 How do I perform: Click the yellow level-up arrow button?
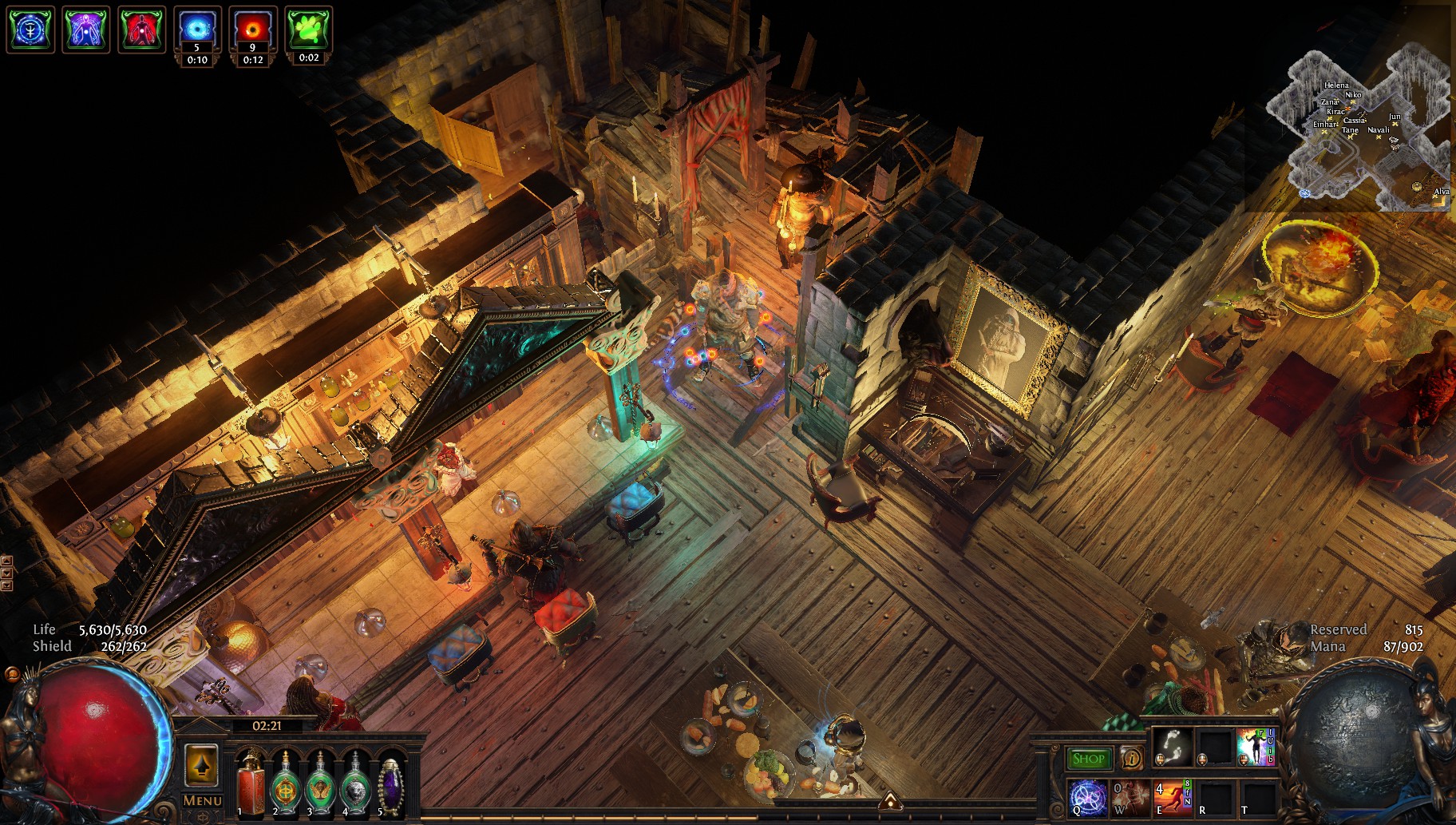201,765
